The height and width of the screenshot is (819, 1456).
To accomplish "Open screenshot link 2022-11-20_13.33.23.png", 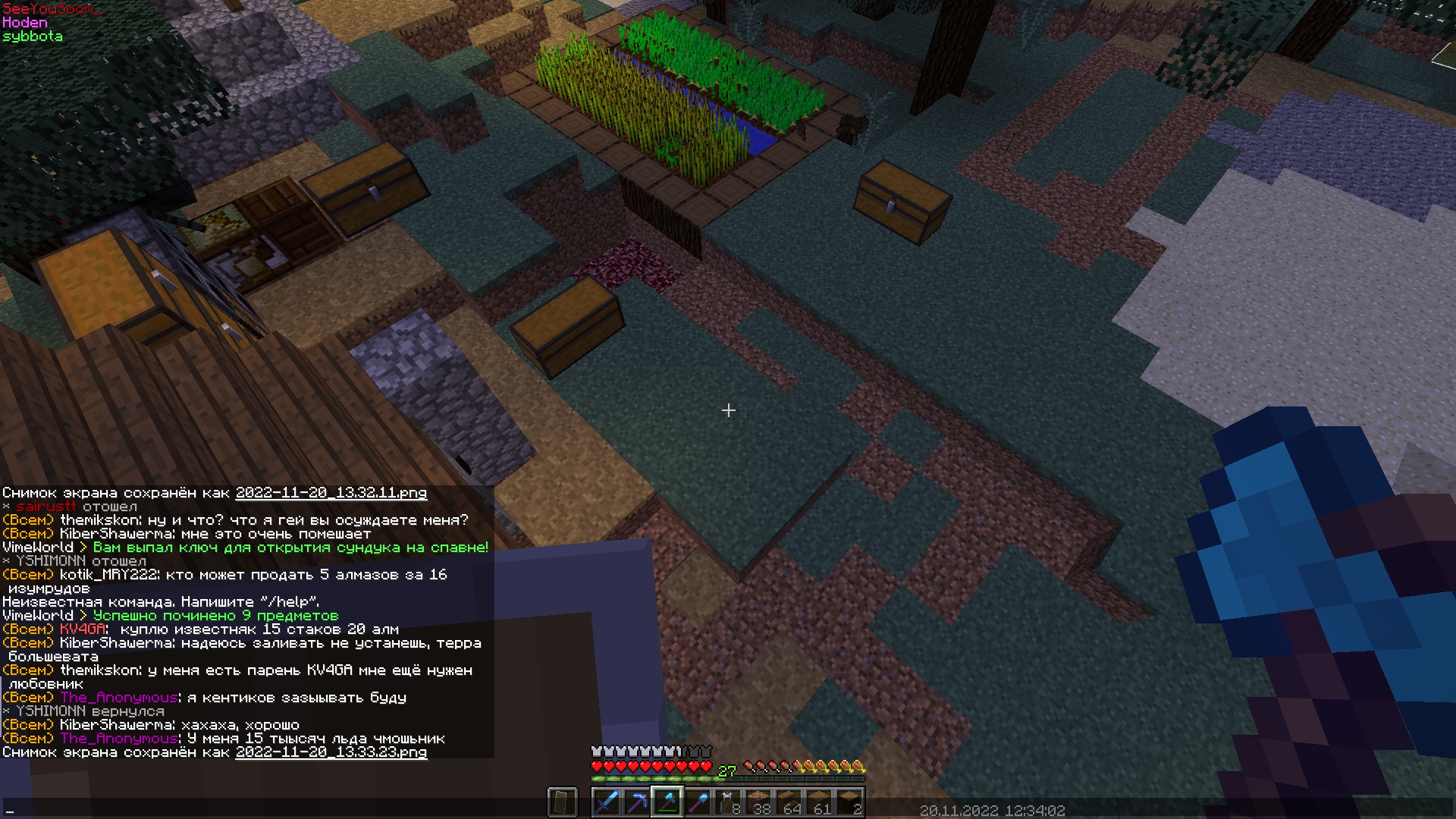I will [331, 752].
